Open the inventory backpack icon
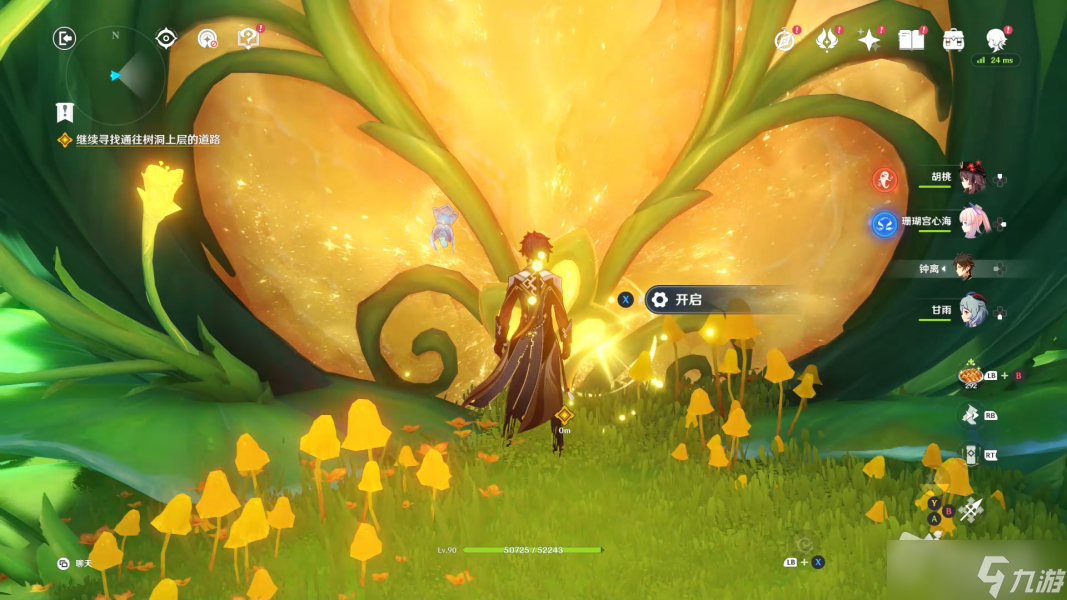The image size is (1067, 600). click(953, 40)
